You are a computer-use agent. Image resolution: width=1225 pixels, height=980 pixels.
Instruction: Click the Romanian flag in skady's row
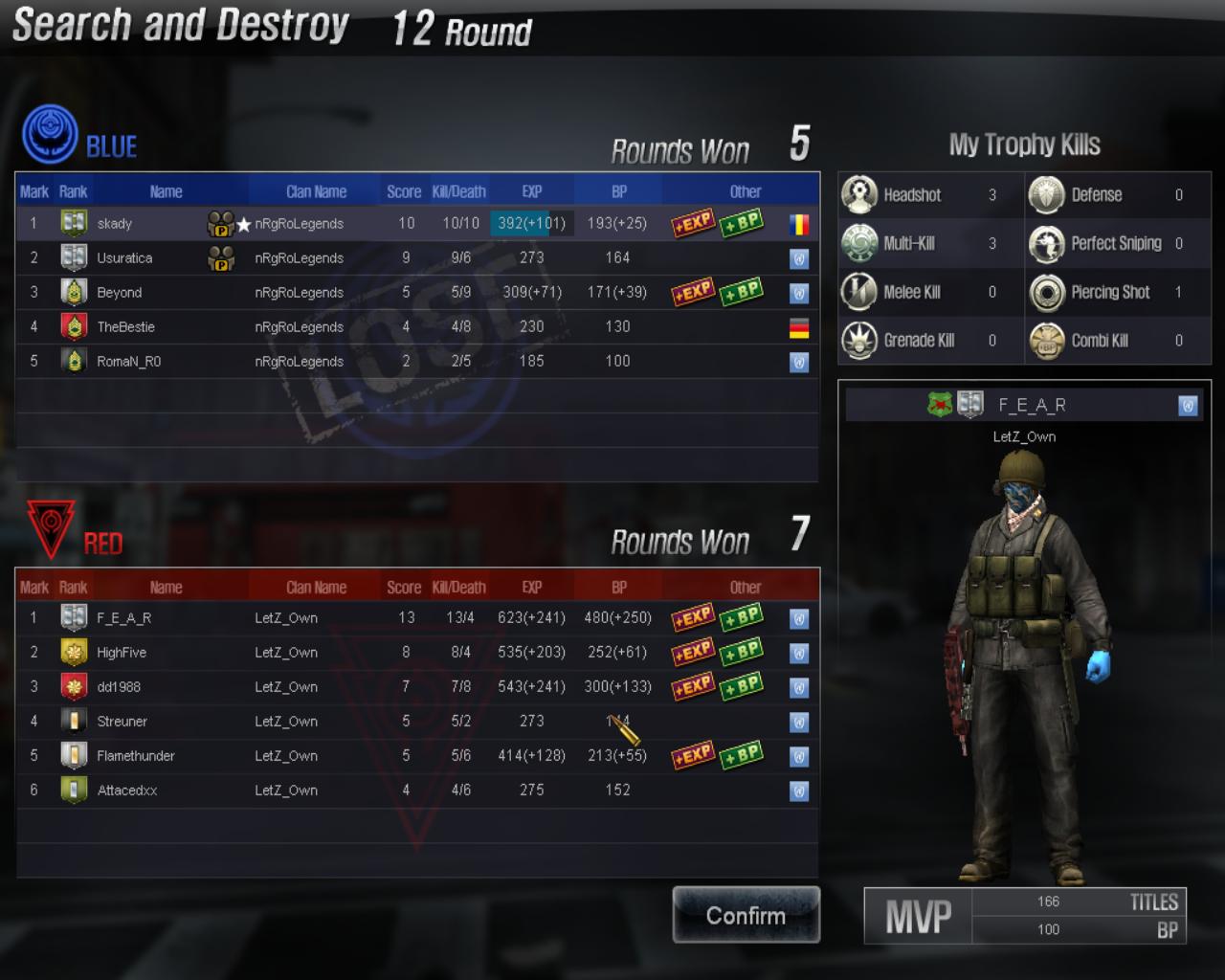(800, 223)
